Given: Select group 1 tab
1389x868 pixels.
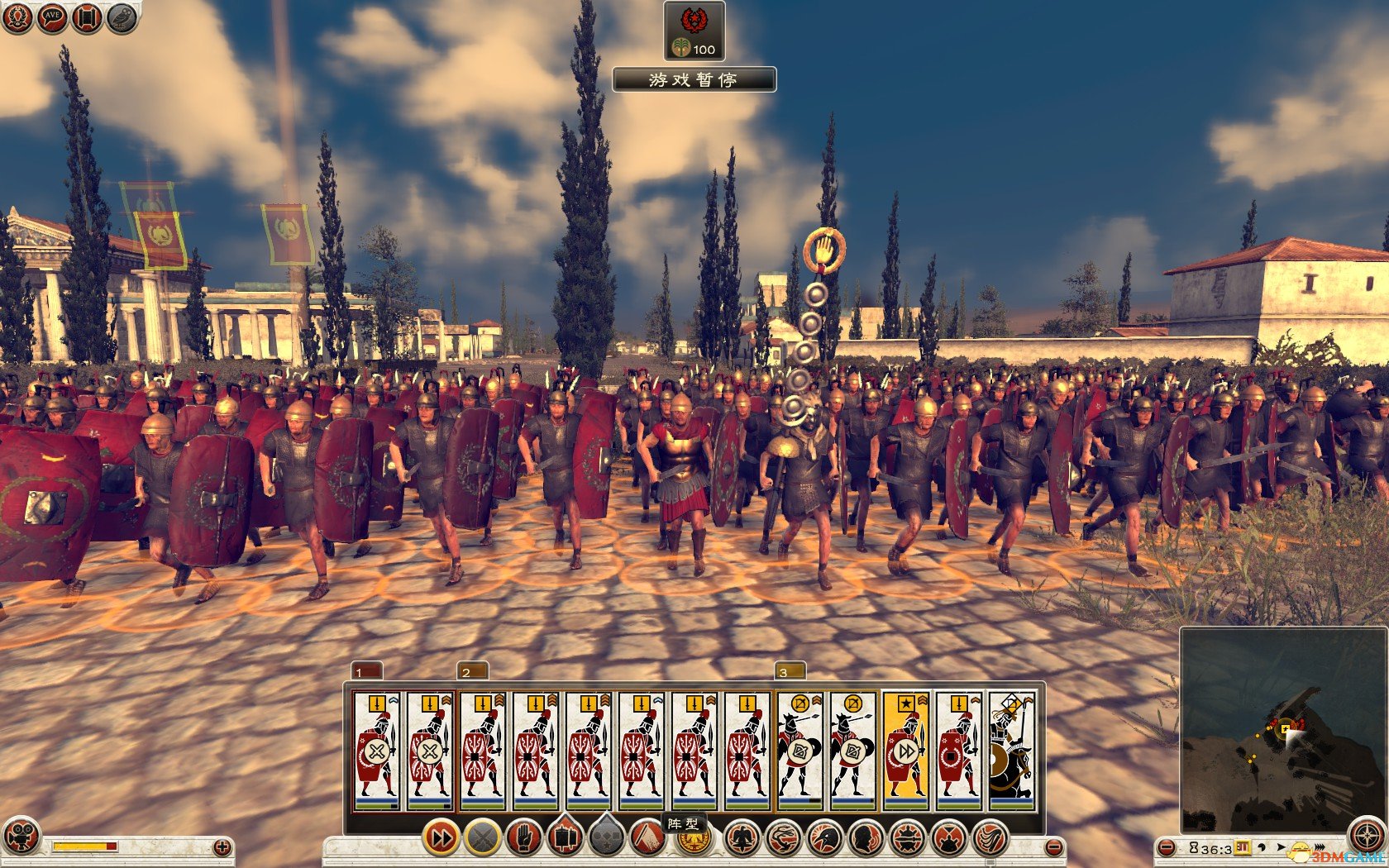Looking at the screenshot, I should [366, 671].
